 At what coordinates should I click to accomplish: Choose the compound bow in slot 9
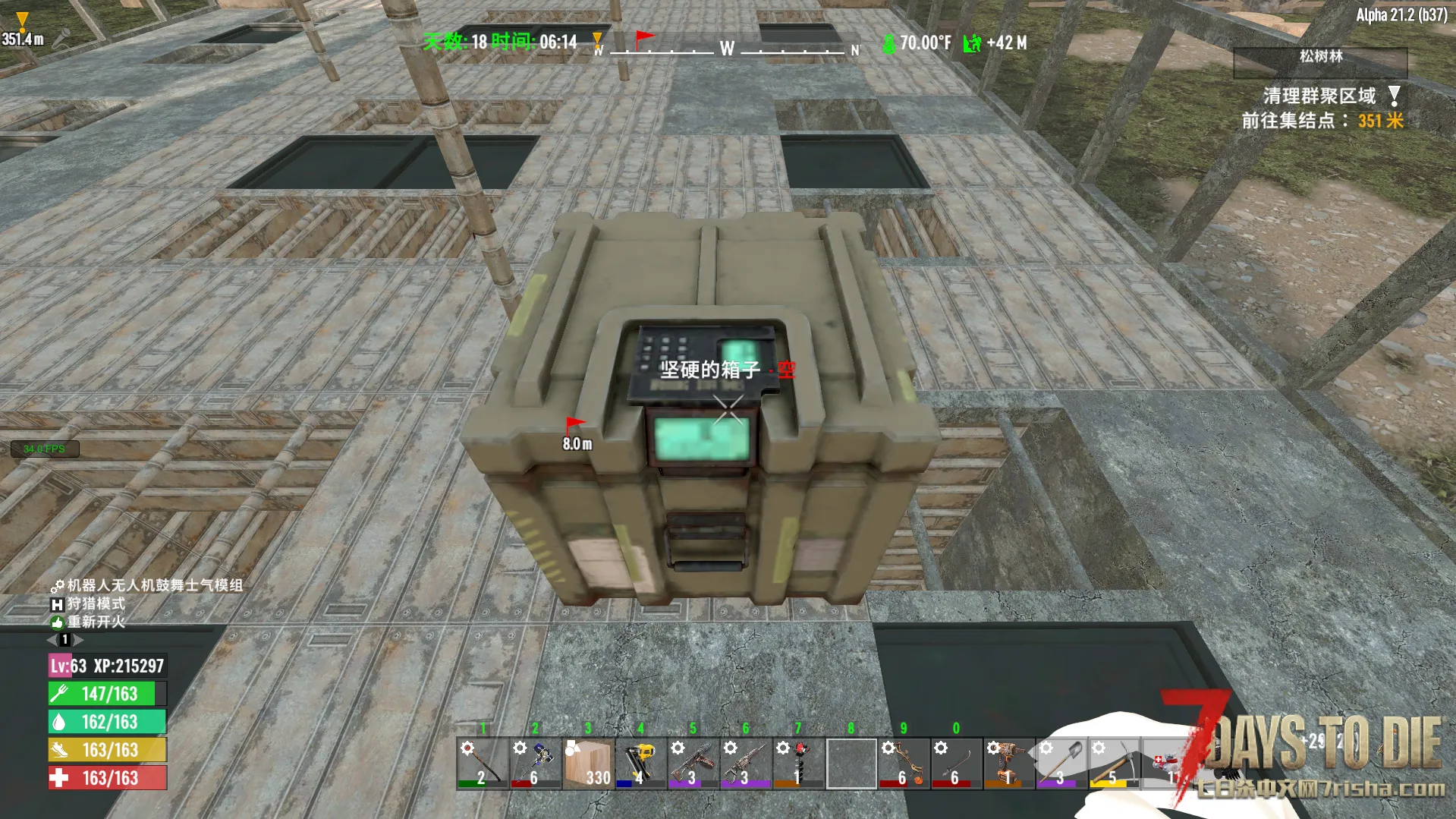904,763
